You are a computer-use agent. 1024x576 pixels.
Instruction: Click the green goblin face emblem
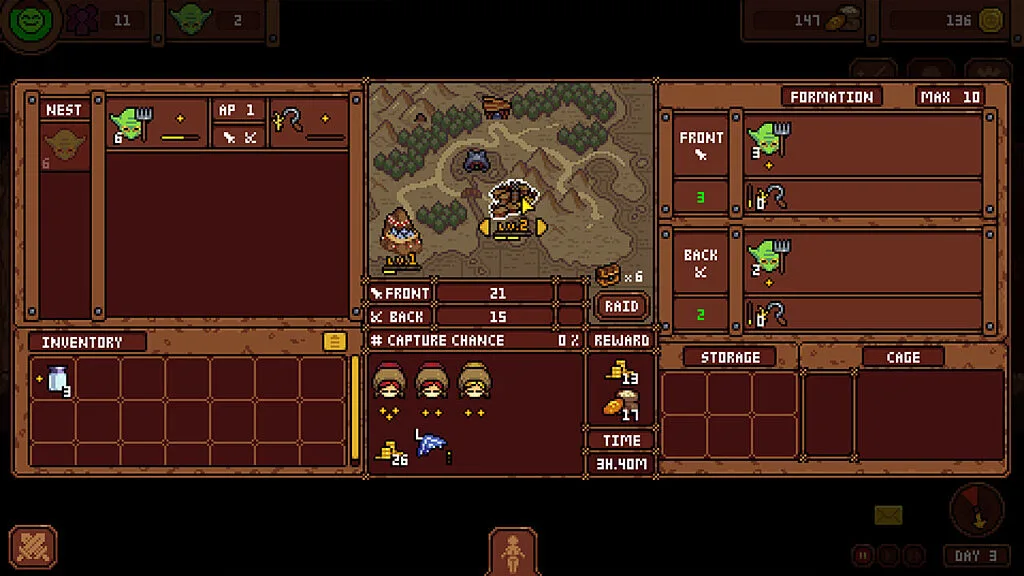point(32,22)
